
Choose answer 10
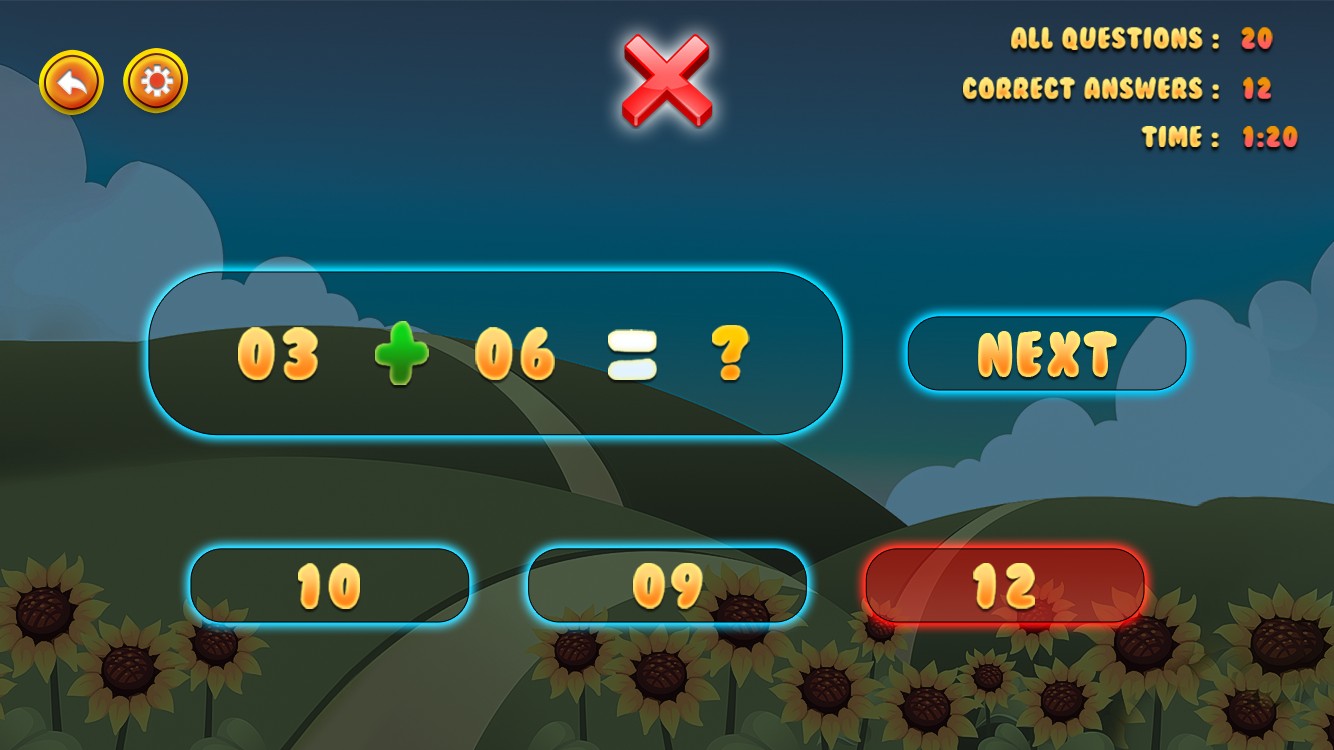coord(329,585)
